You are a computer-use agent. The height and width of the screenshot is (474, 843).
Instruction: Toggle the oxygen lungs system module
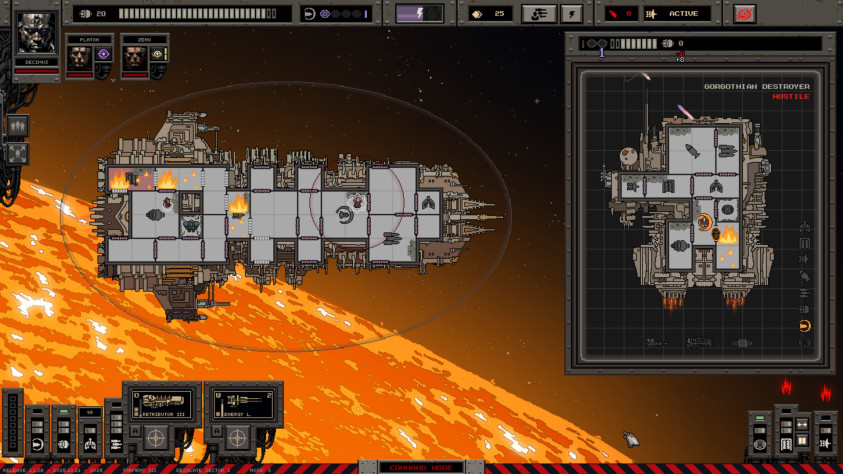point(89,443)
